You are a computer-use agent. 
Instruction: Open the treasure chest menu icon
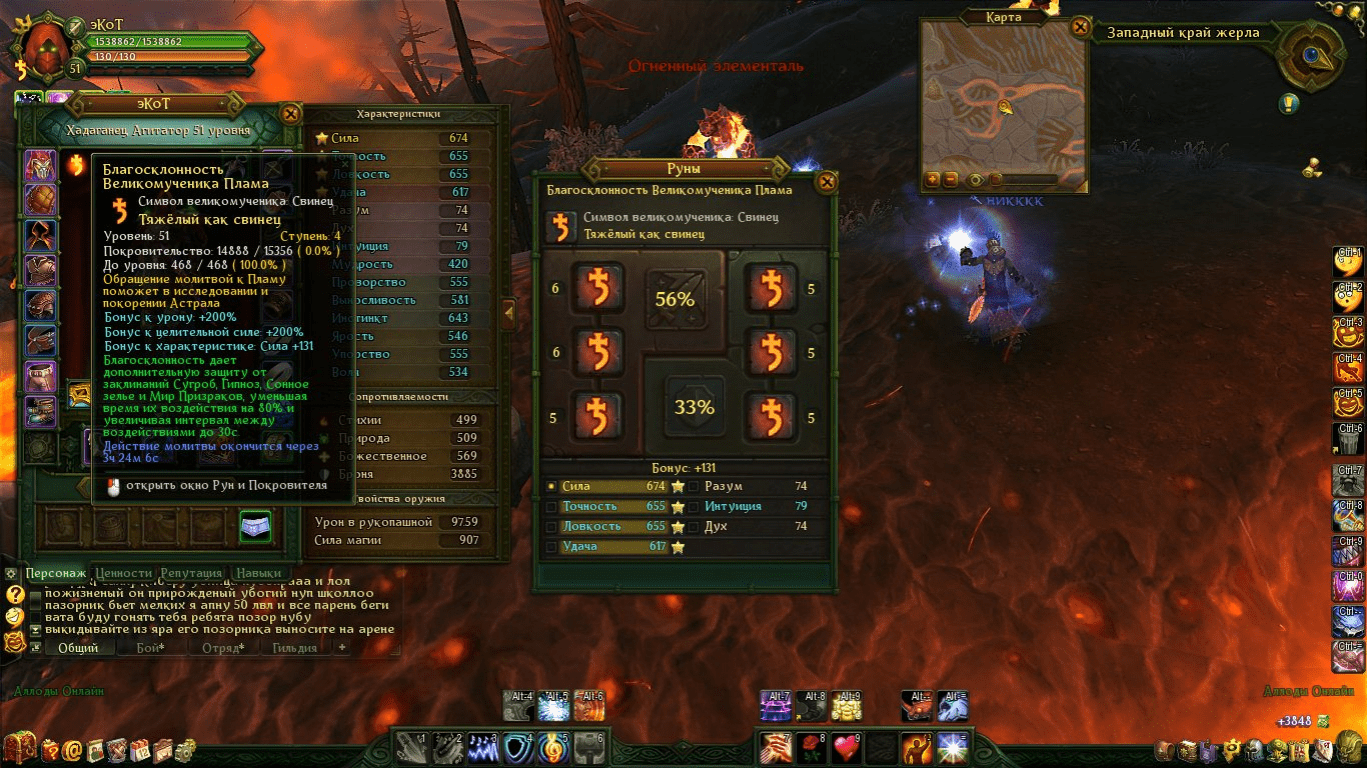18,747
